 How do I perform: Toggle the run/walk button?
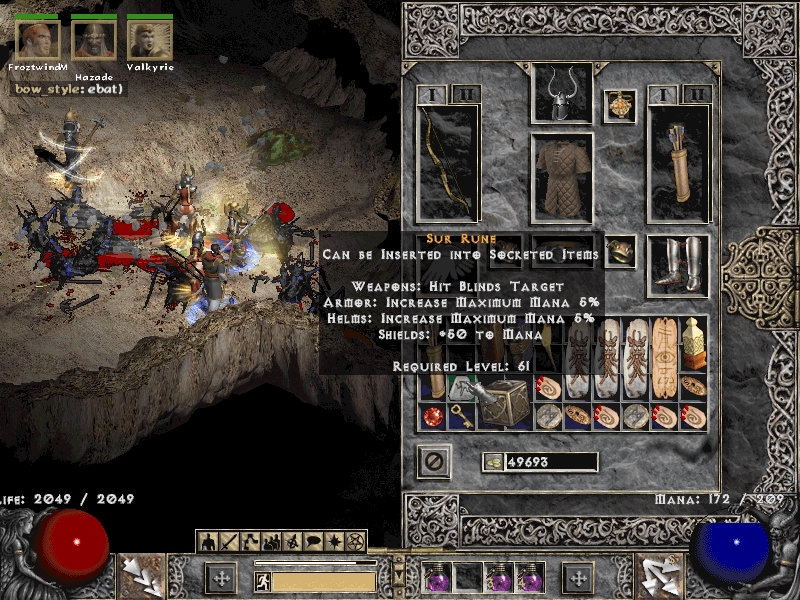point(261,580)
